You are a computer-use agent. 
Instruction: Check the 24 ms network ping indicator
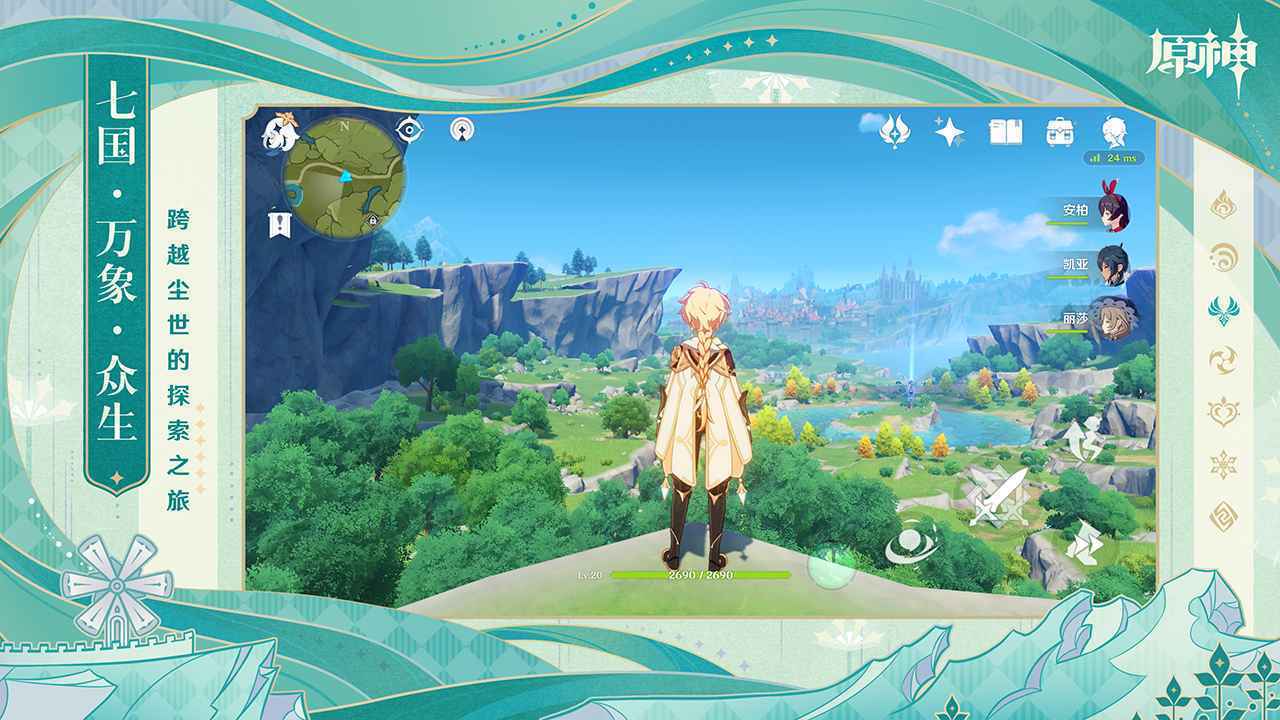(x=1114, y=157)
